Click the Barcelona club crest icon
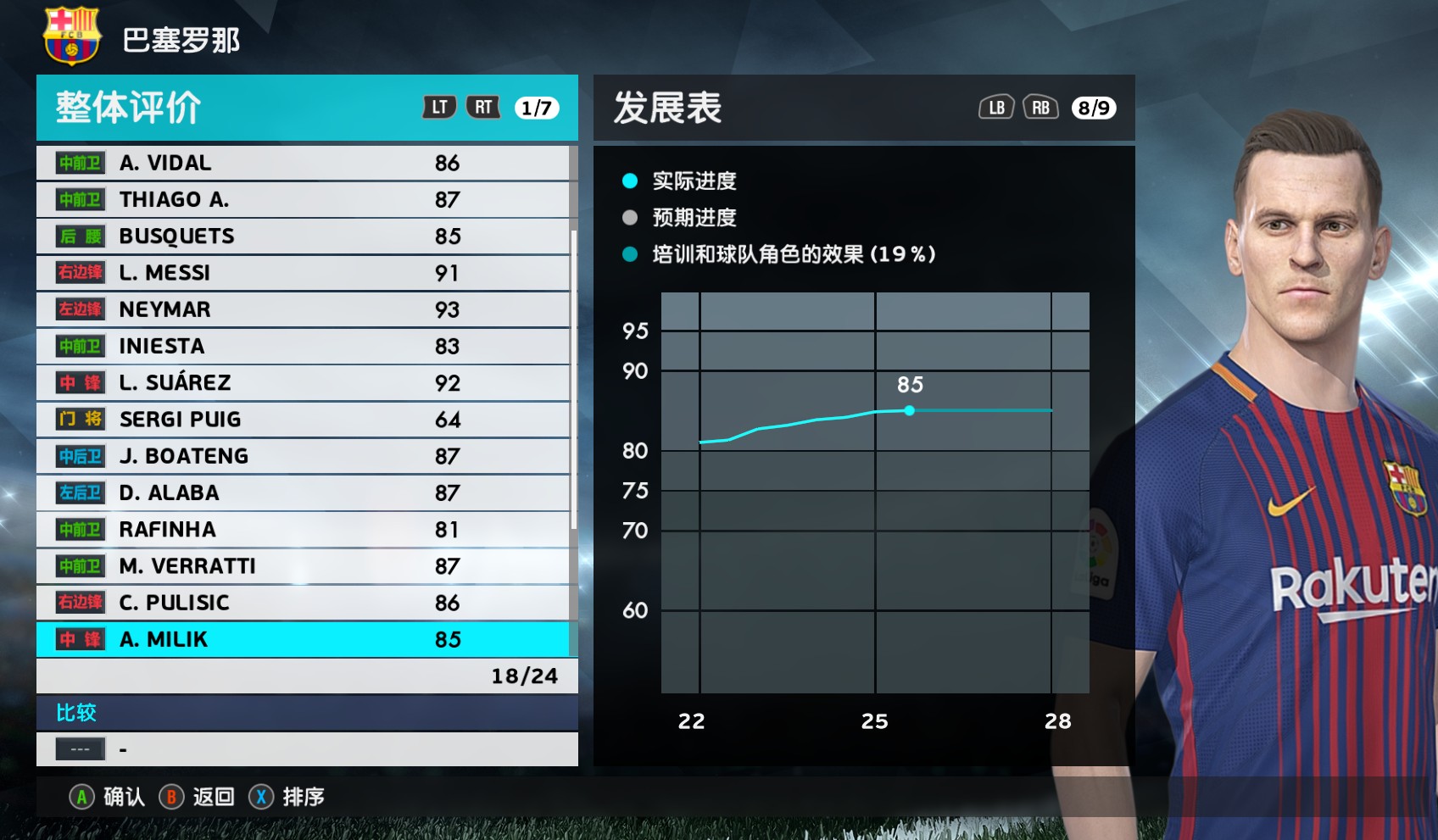The image size is (1438, 840). coord(72,37)
